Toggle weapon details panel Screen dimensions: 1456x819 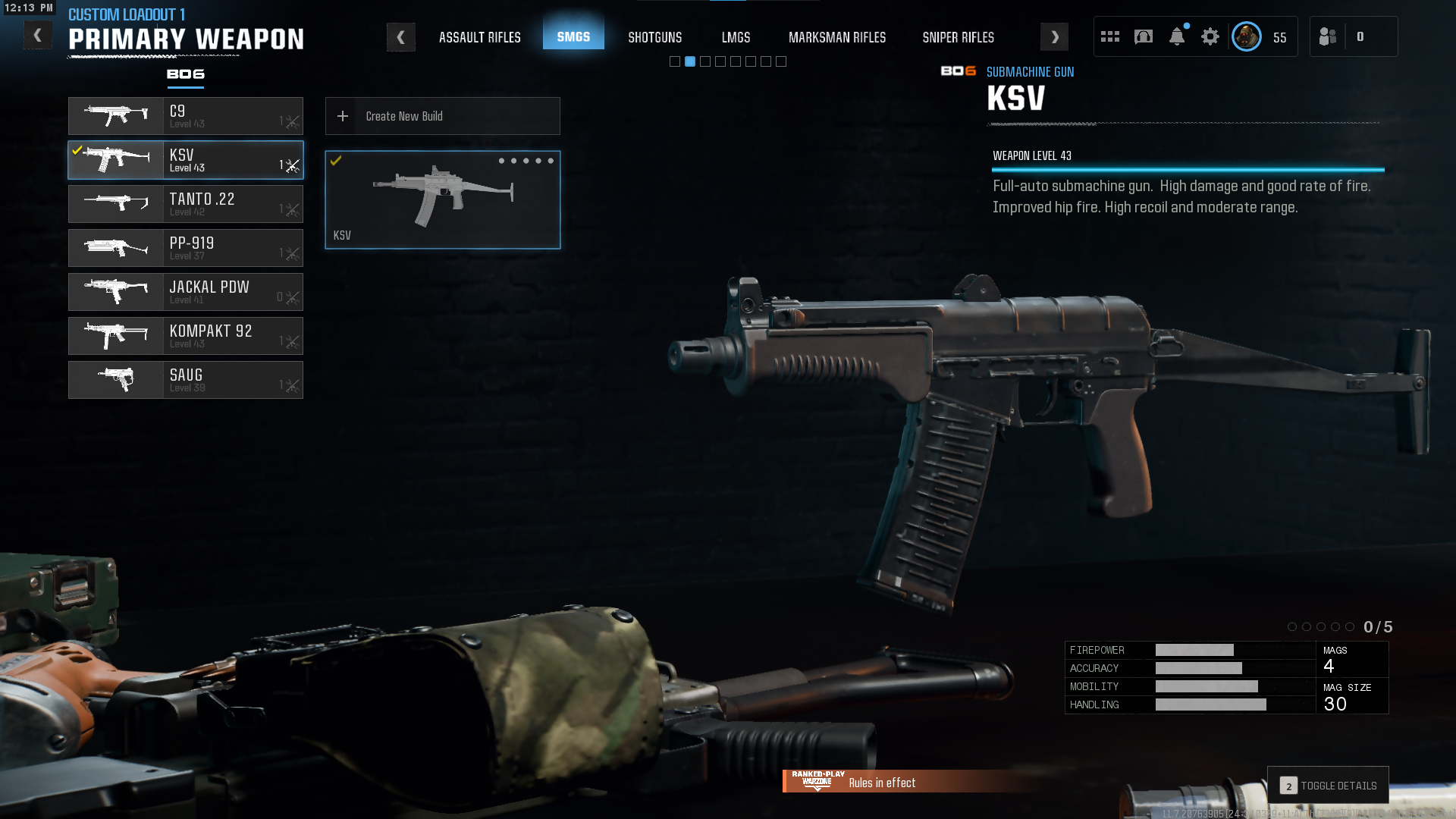tap(1328, 786)
